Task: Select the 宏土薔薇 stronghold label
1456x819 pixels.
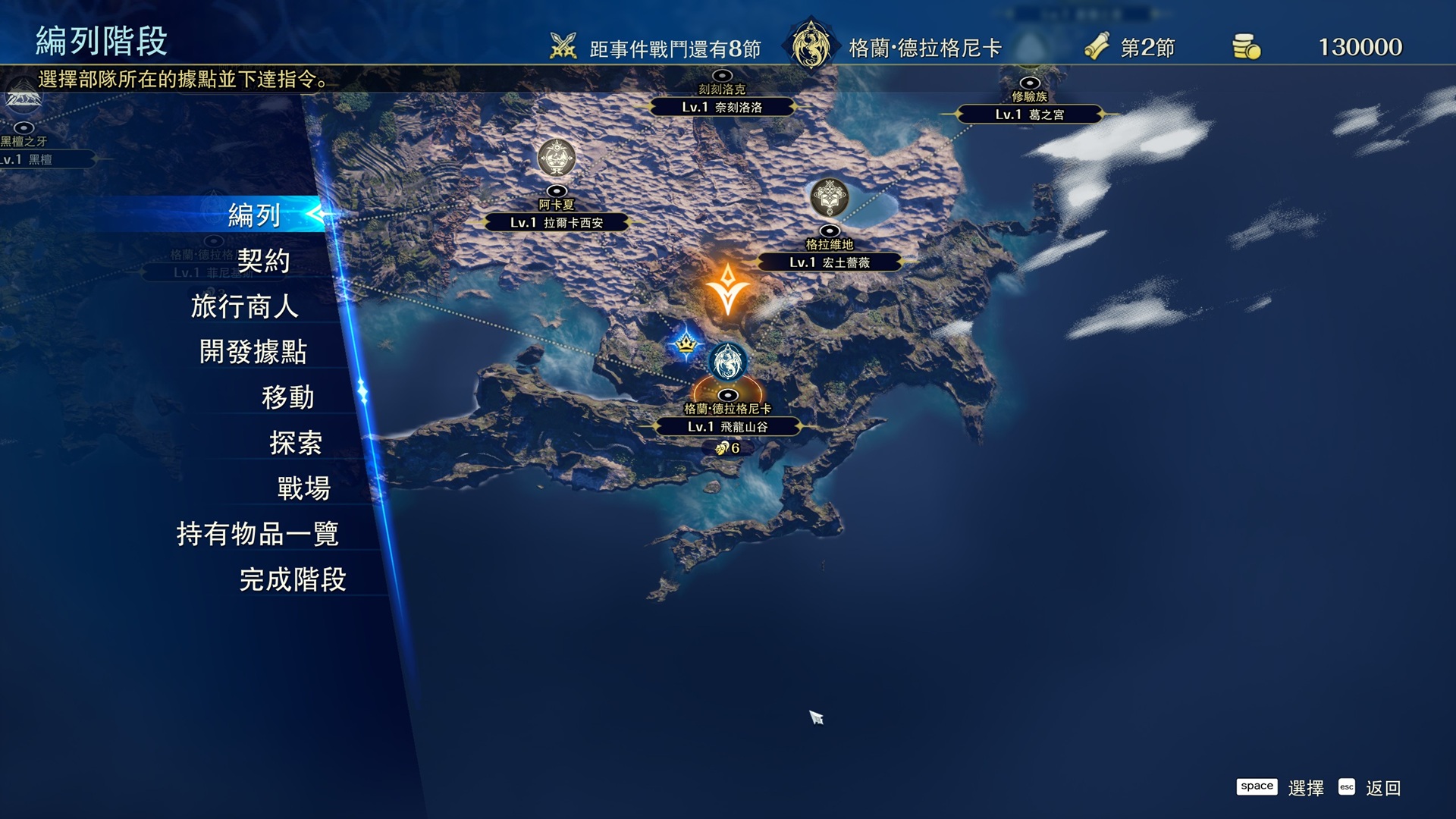Action: point(830,262)
